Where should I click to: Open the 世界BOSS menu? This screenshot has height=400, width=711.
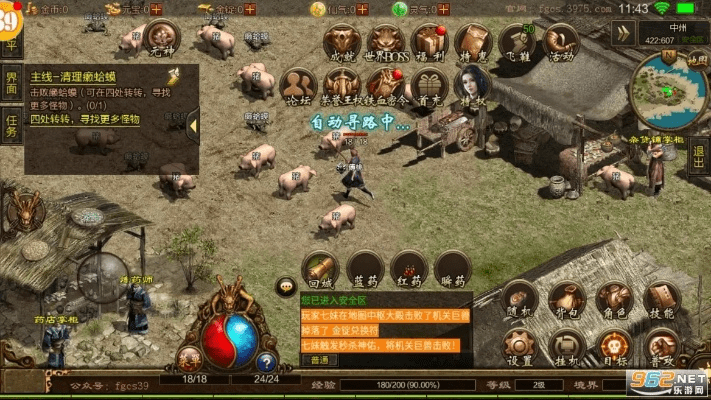(387, 41)
